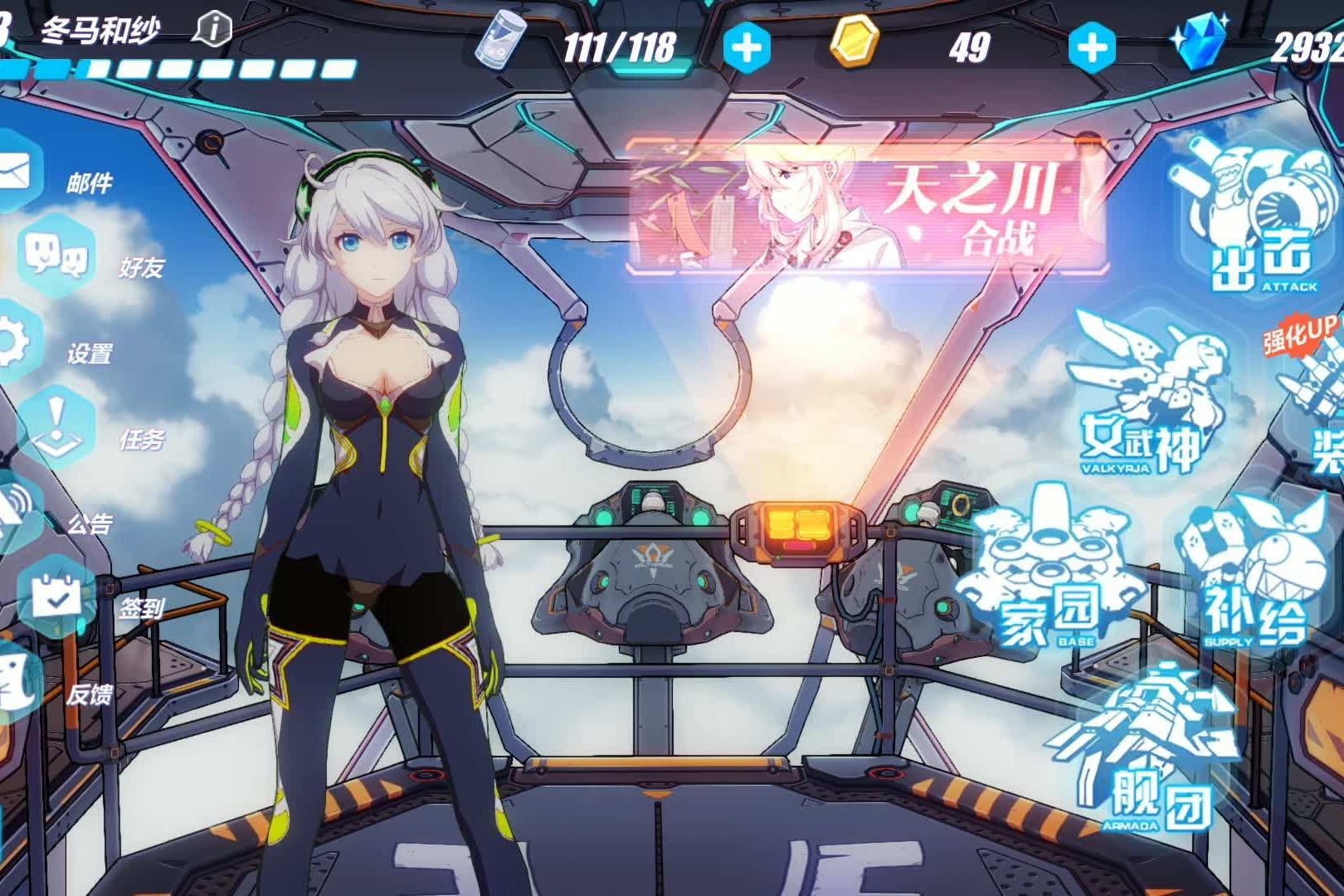Screen dimensions: 1344x896
Task: Enter the 家园 BASE menu
Action: [x=1049, y=572]
